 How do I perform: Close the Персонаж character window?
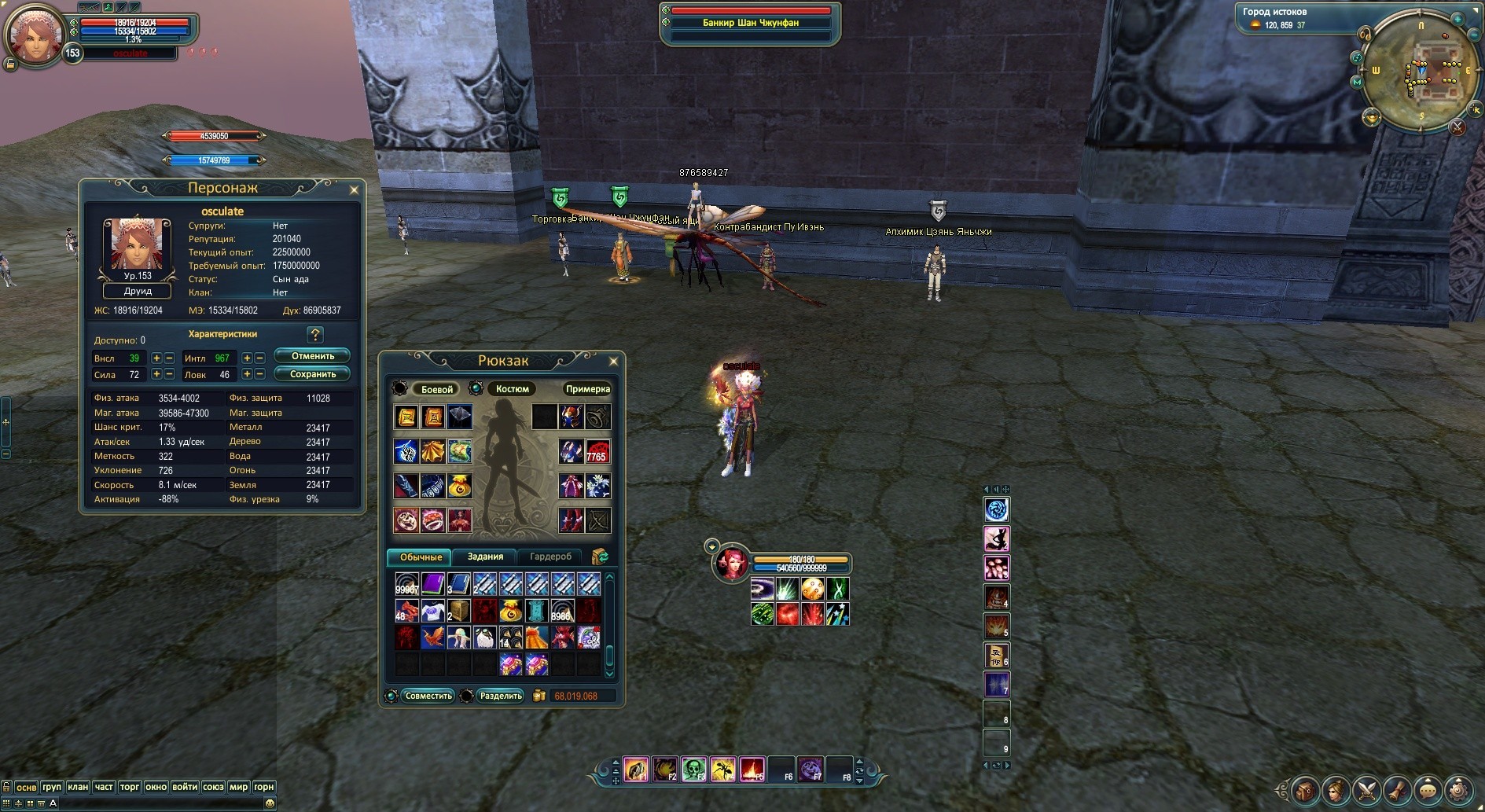pos(354,189)
